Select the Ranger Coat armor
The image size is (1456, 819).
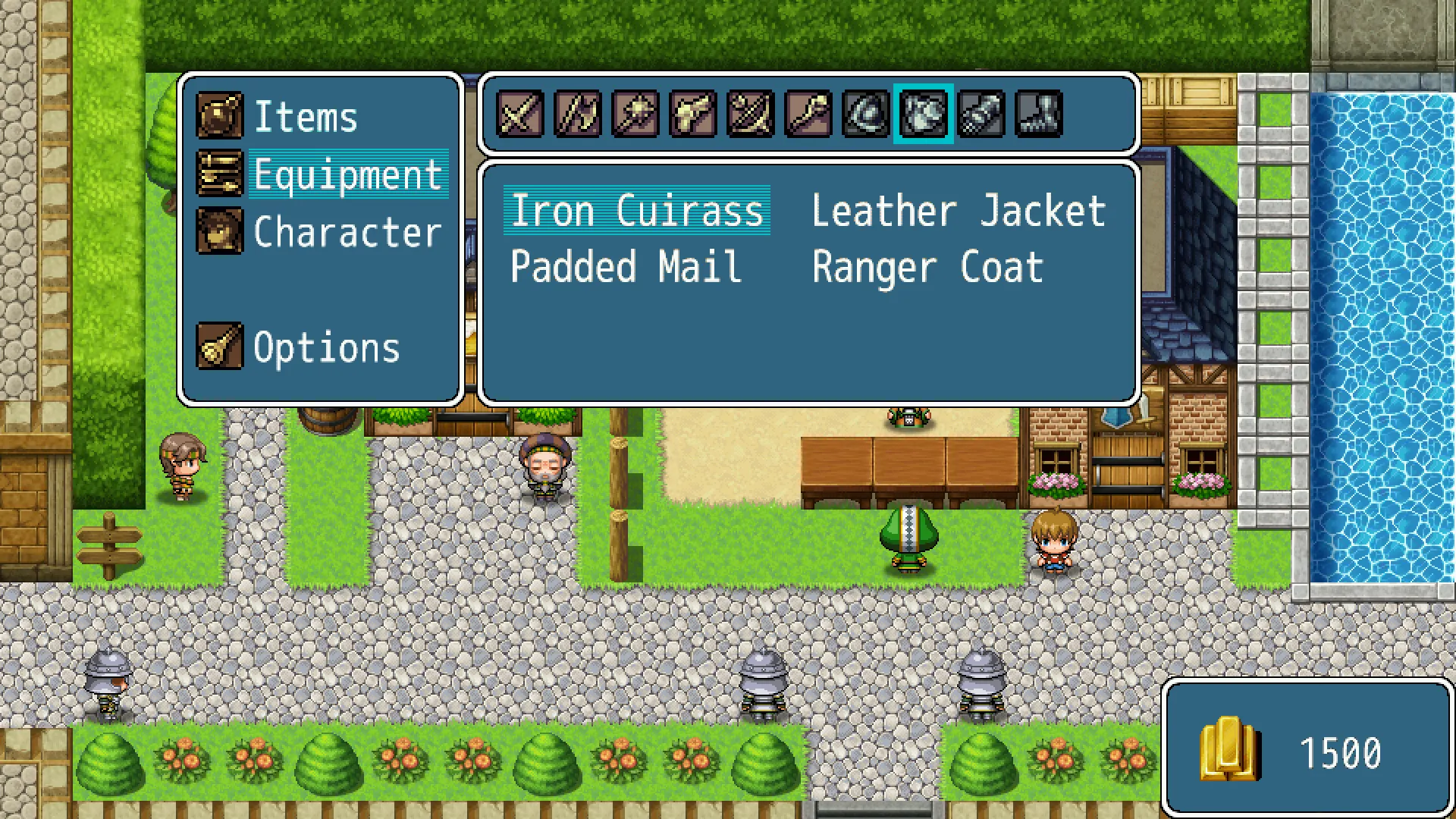click(x=927, y=268)
